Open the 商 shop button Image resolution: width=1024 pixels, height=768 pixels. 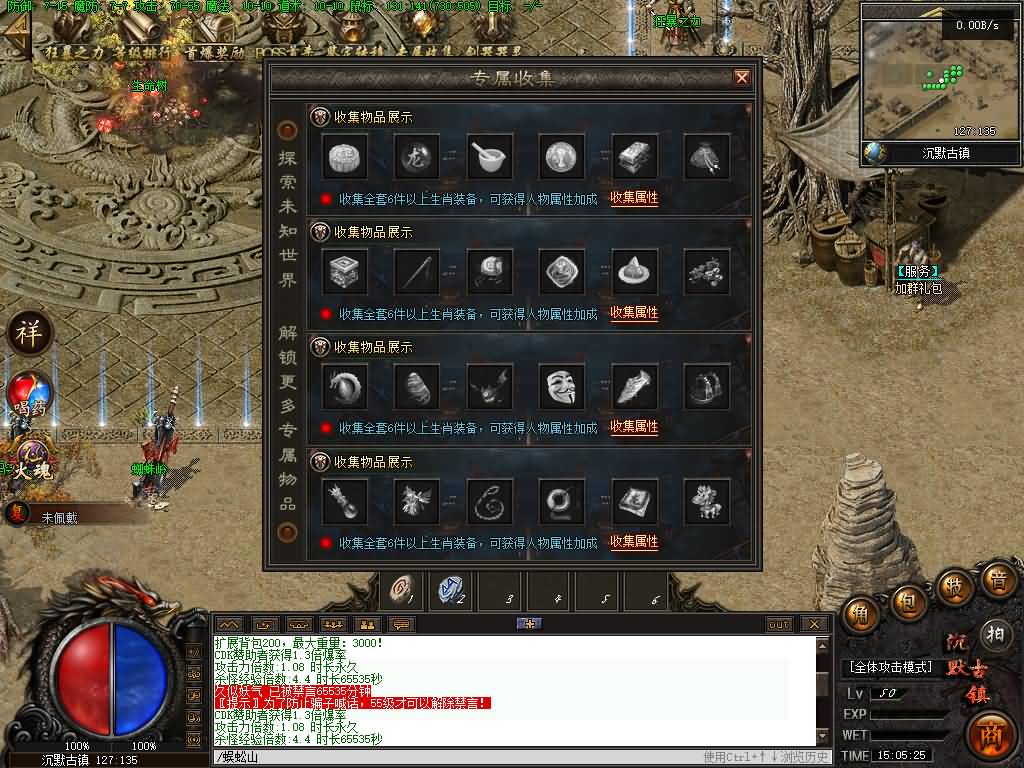coord(991,733)
